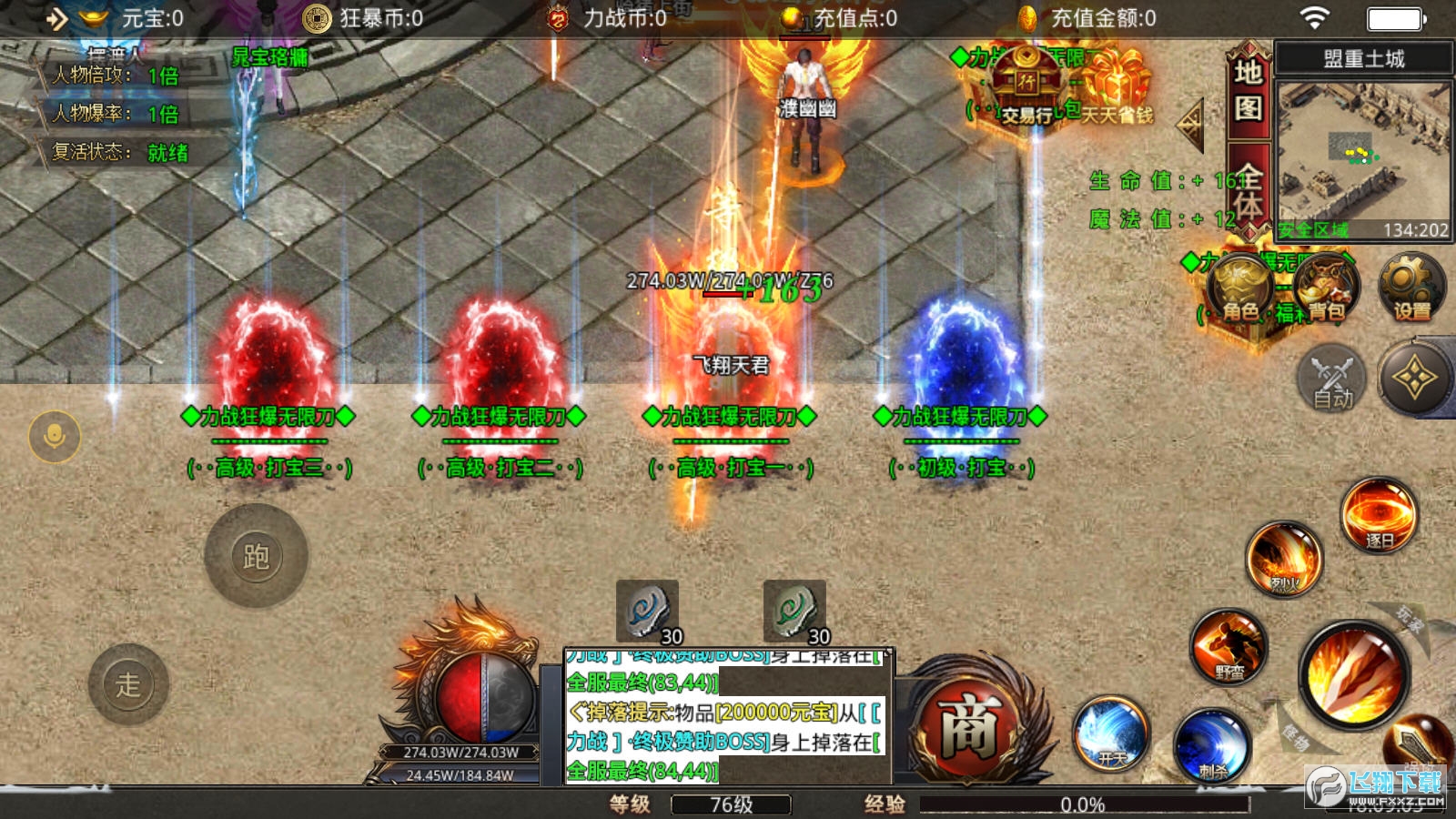Tap the four-point star button
1456x819 pixels.
[x=1414, y=379]
